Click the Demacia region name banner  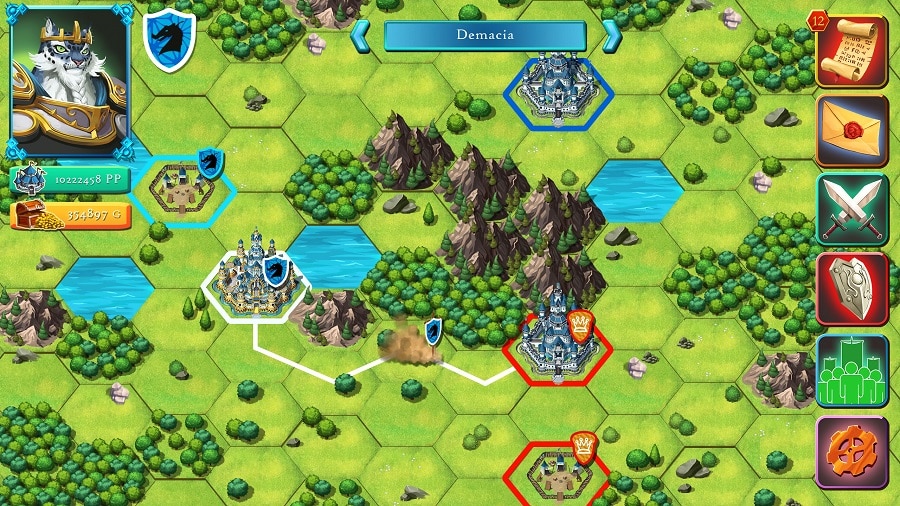pos(485,36)
